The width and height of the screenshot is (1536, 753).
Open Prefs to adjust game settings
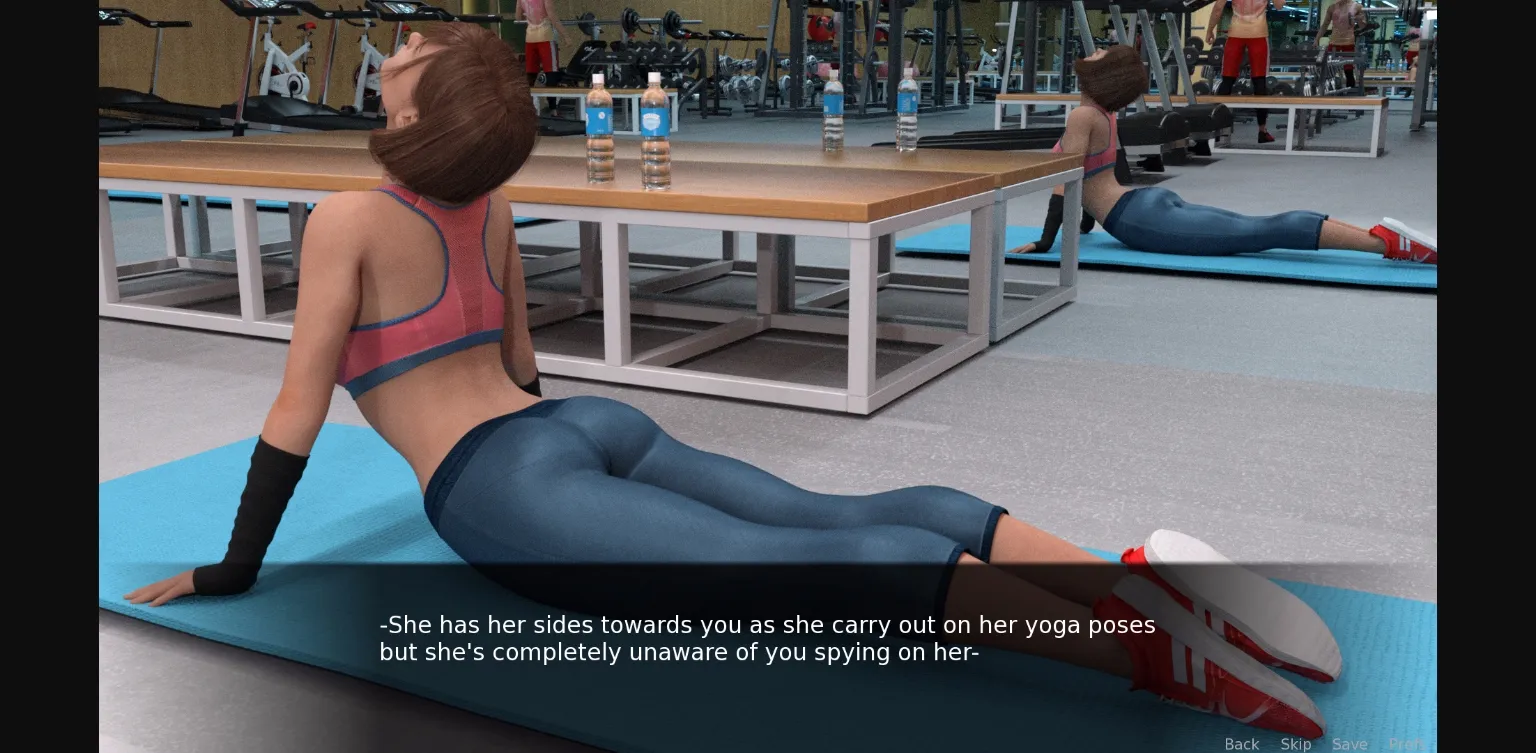point(1408,744)
